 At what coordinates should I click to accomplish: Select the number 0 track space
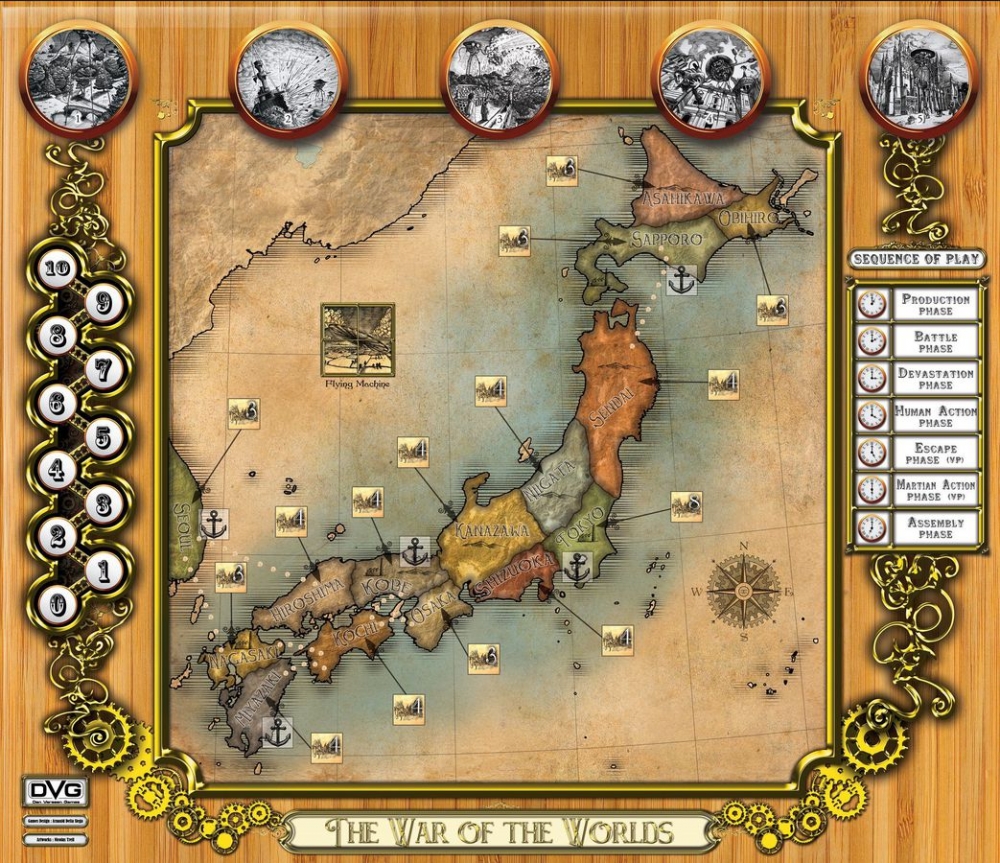coord(58,605)
